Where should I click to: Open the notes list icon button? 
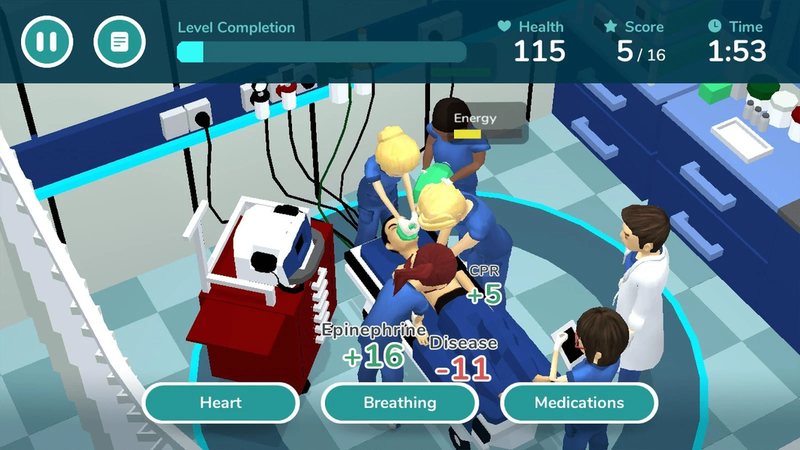[119, 42]
